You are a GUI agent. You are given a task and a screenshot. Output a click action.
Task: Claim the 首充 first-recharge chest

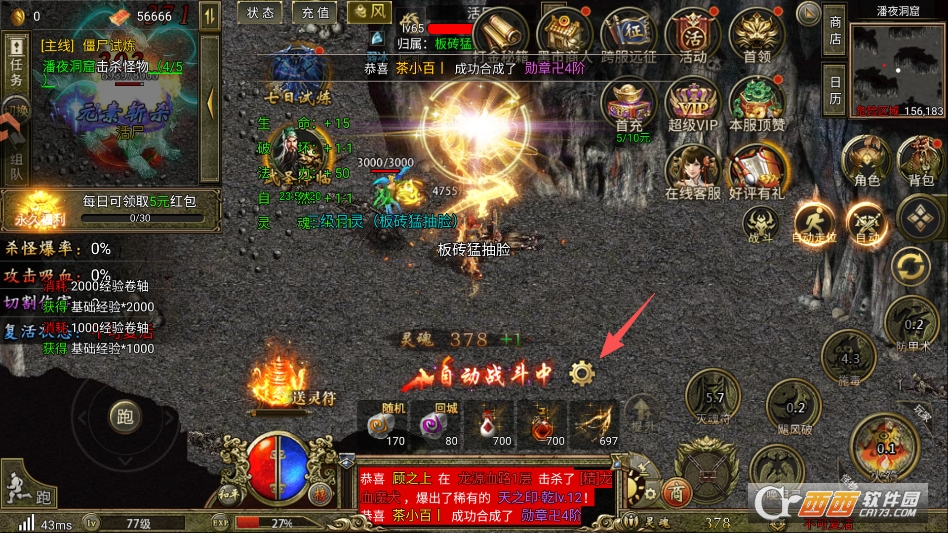629,105
